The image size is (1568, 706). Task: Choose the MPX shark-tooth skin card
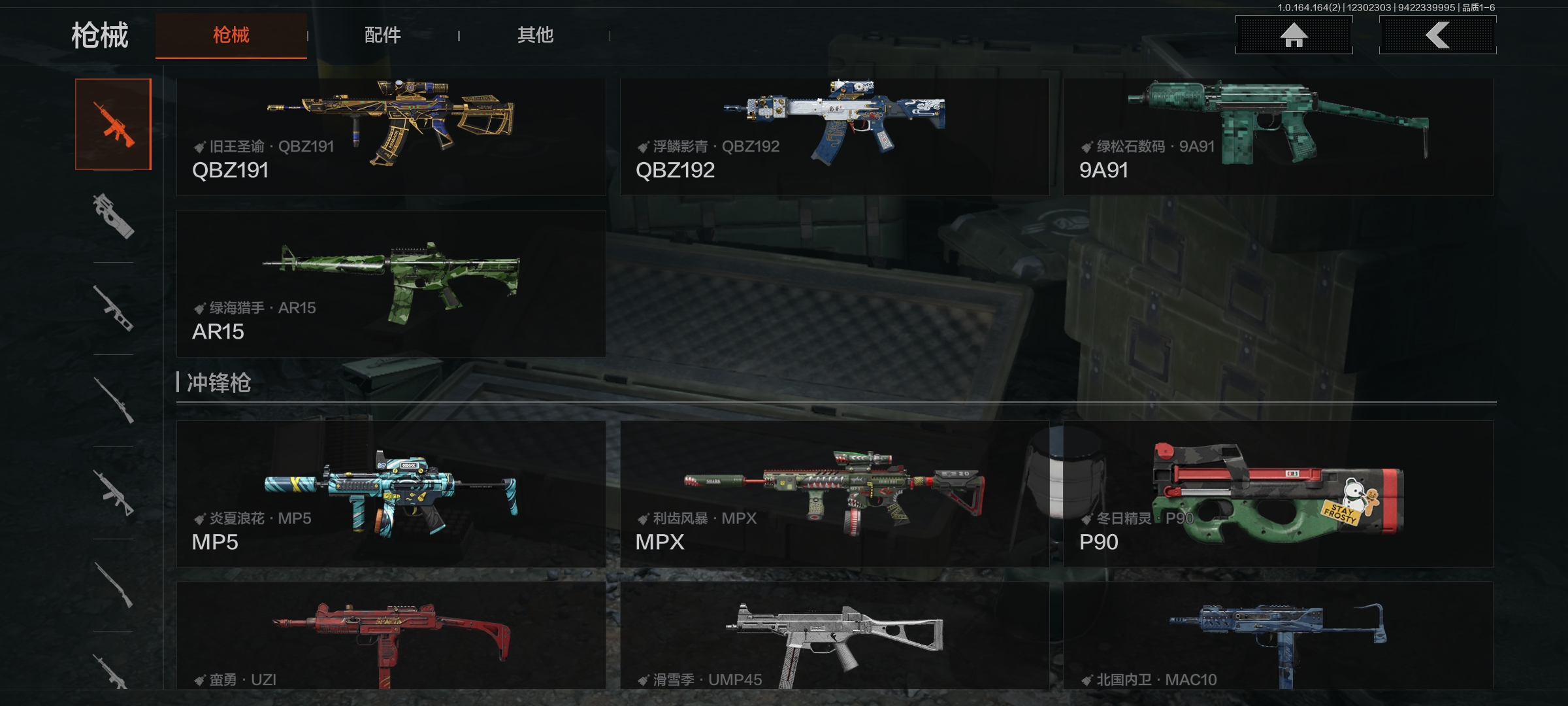point(834,494)
